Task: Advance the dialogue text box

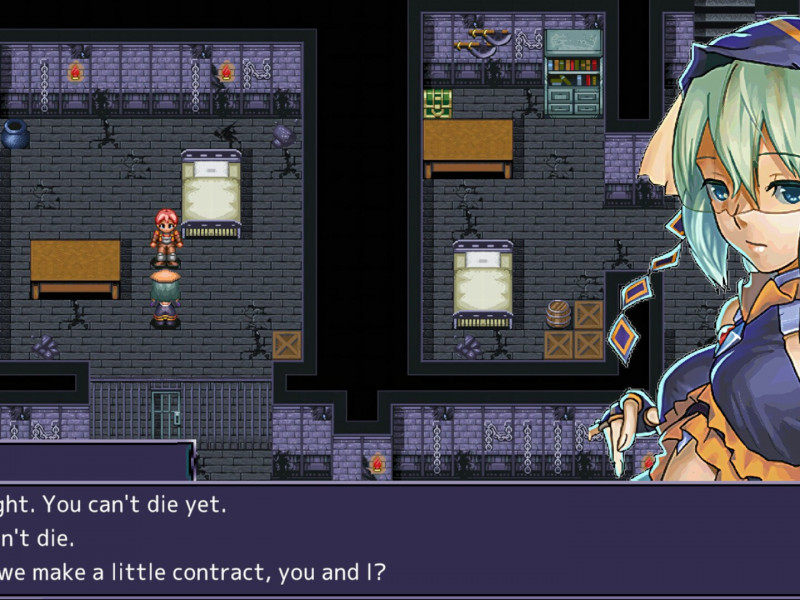Action: click(x=400, y=540)
